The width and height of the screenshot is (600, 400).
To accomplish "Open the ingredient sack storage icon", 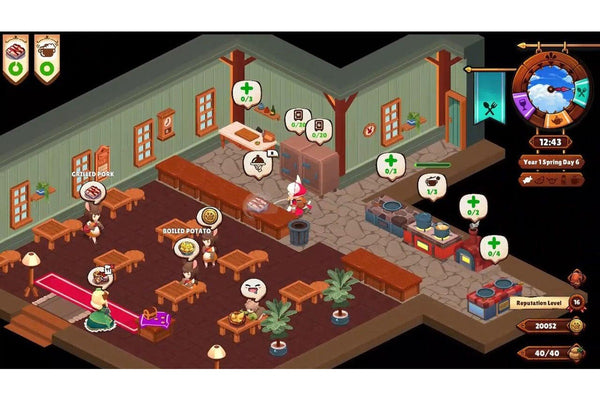I will pyautogui.click(x=578, y=352).
